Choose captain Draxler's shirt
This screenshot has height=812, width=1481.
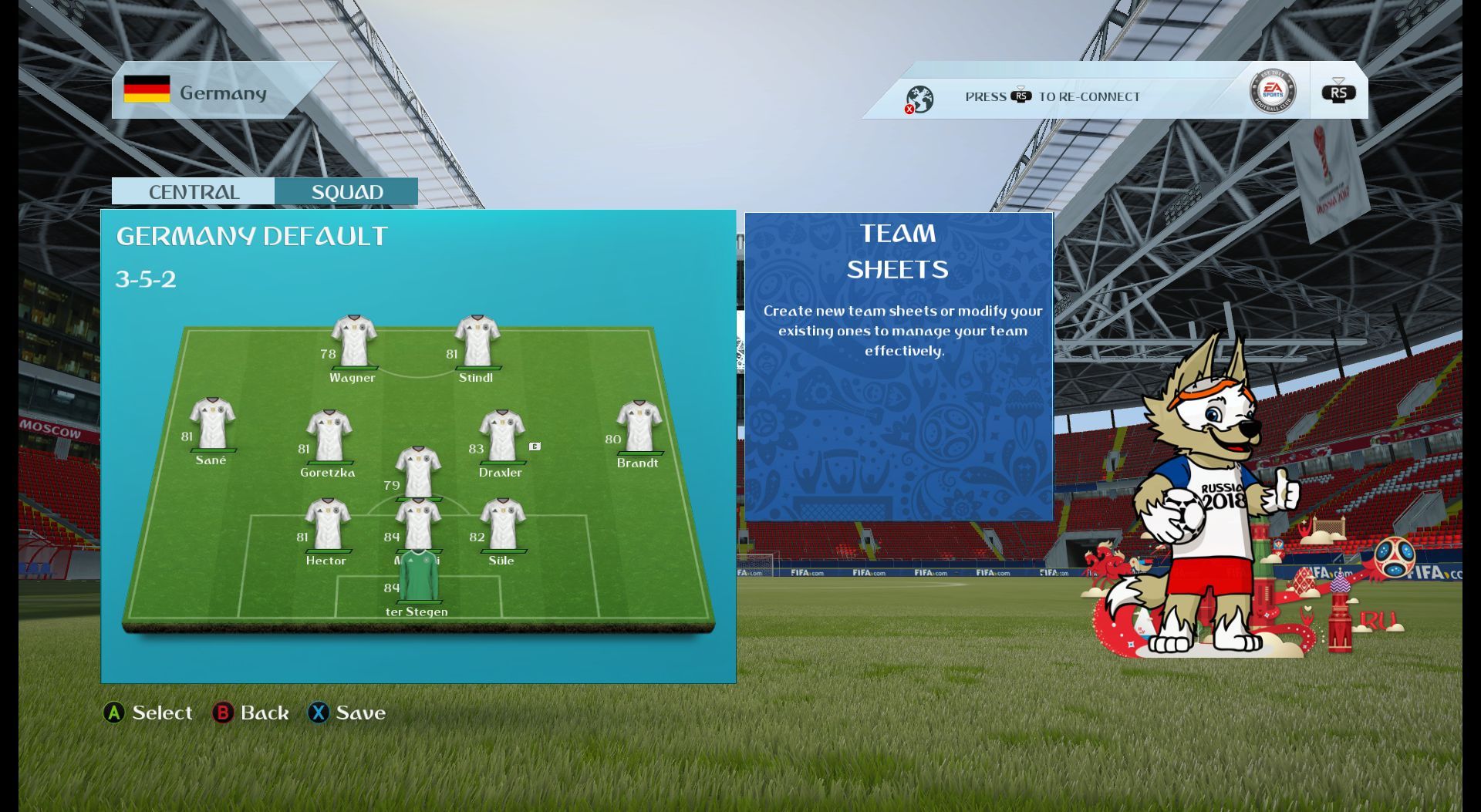(502, 436)
